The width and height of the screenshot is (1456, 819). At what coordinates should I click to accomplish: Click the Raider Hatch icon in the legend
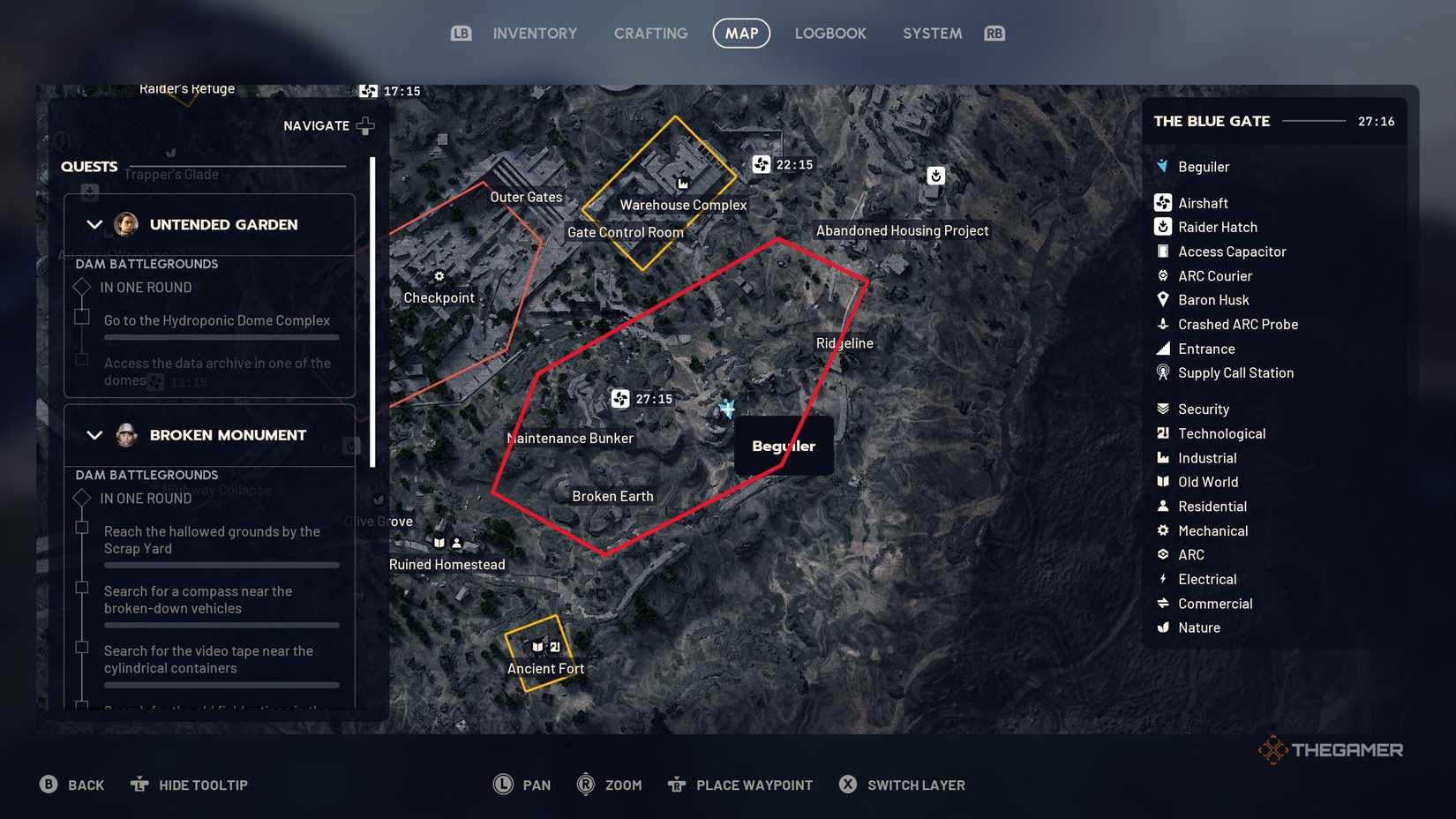1162,226
